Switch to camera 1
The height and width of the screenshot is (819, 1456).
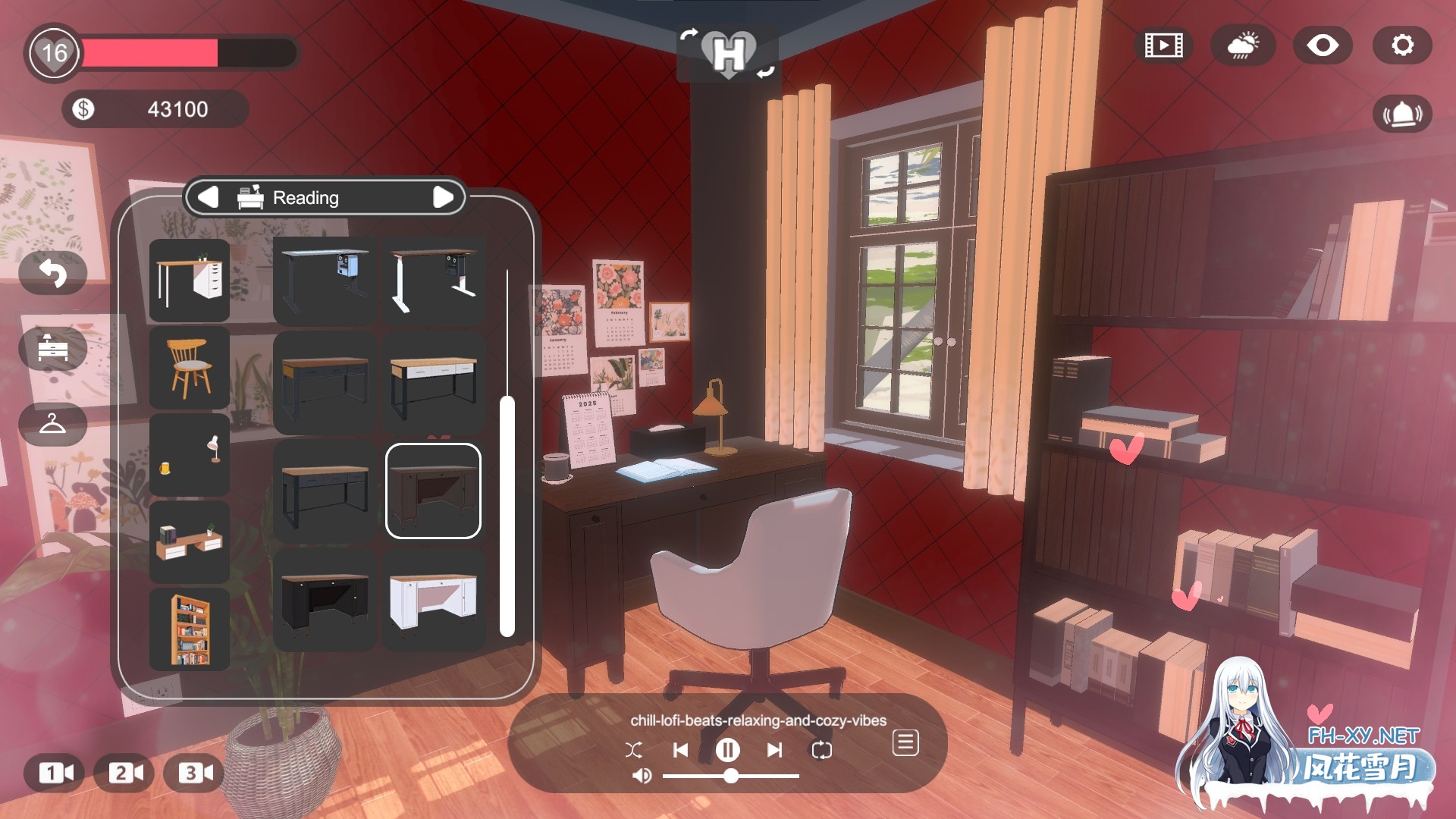[56, 773]
